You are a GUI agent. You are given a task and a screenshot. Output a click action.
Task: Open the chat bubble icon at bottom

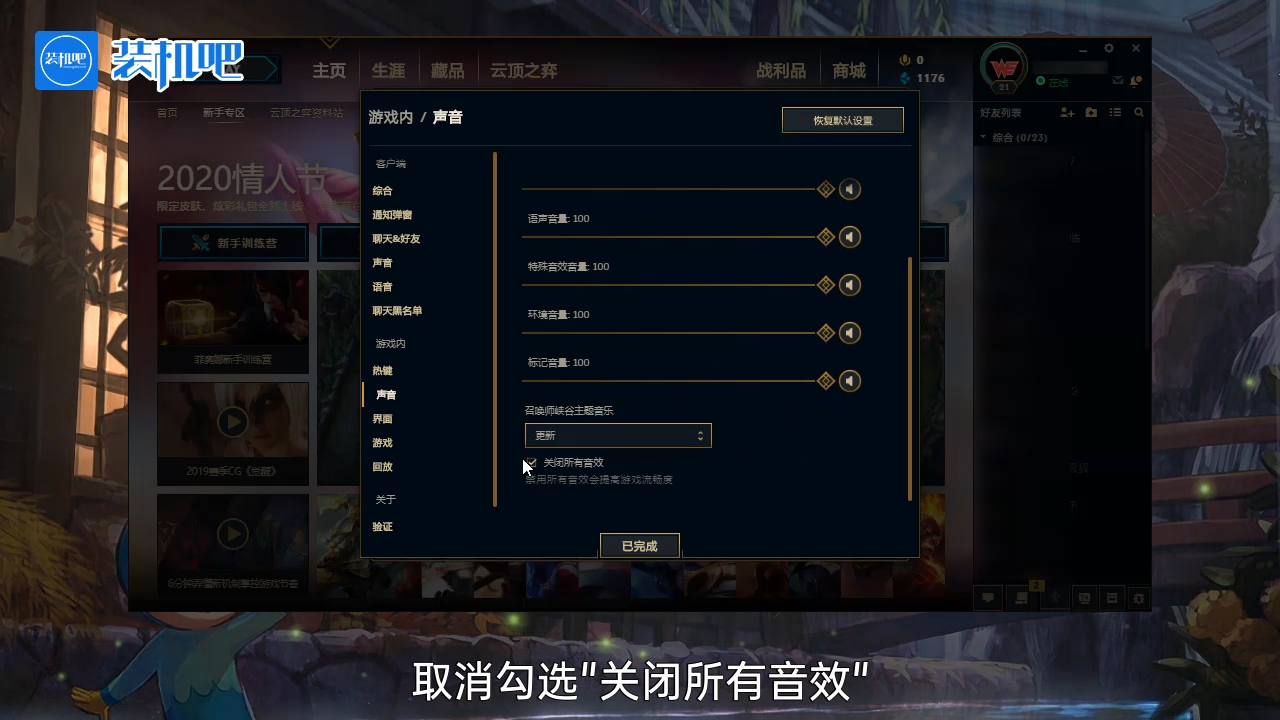pyautogui.click(x=988, y=597)
